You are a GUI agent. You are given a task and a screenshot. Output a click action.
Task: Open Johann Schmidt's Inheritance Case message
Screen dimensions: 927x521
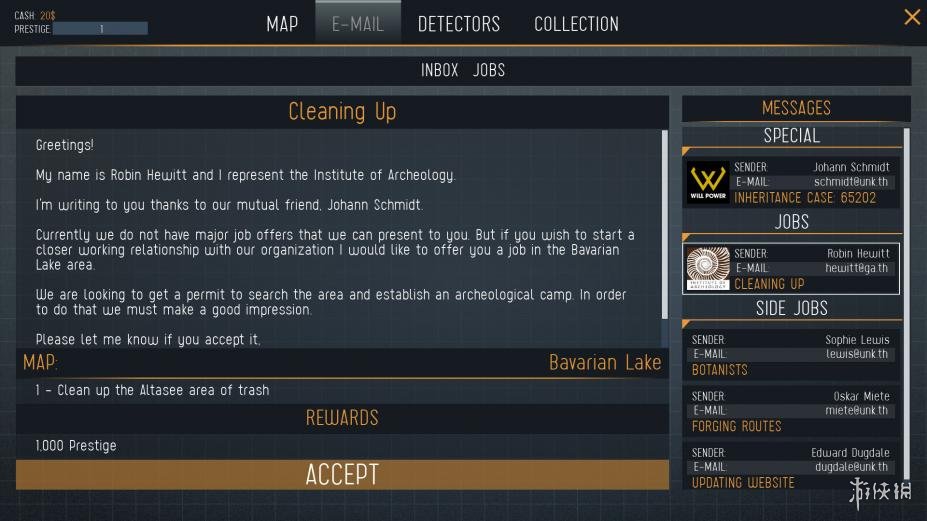(x=793, y=182)
